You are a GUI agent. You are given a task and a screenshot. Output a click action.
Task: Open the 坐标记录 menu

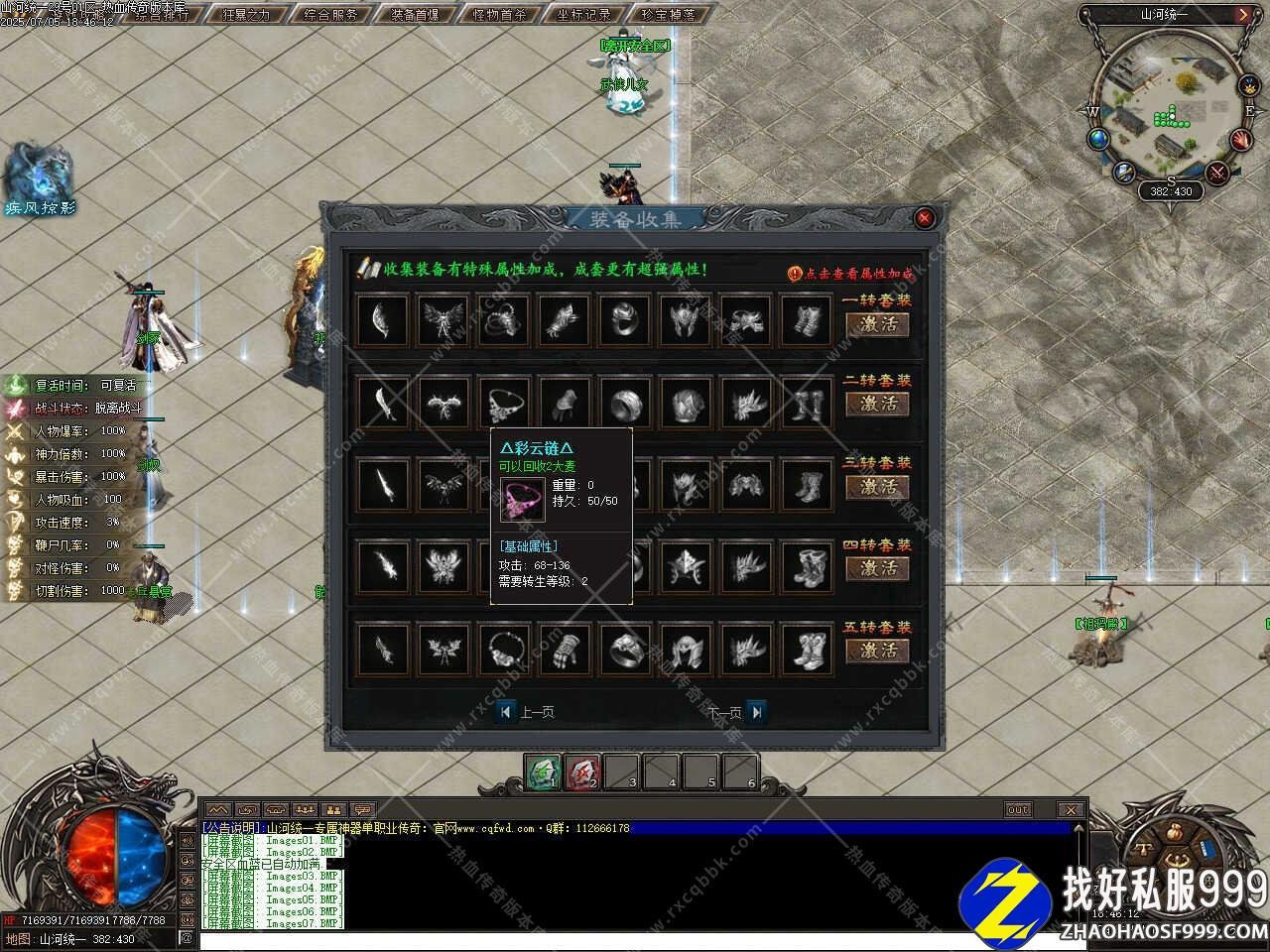[583, 15]
